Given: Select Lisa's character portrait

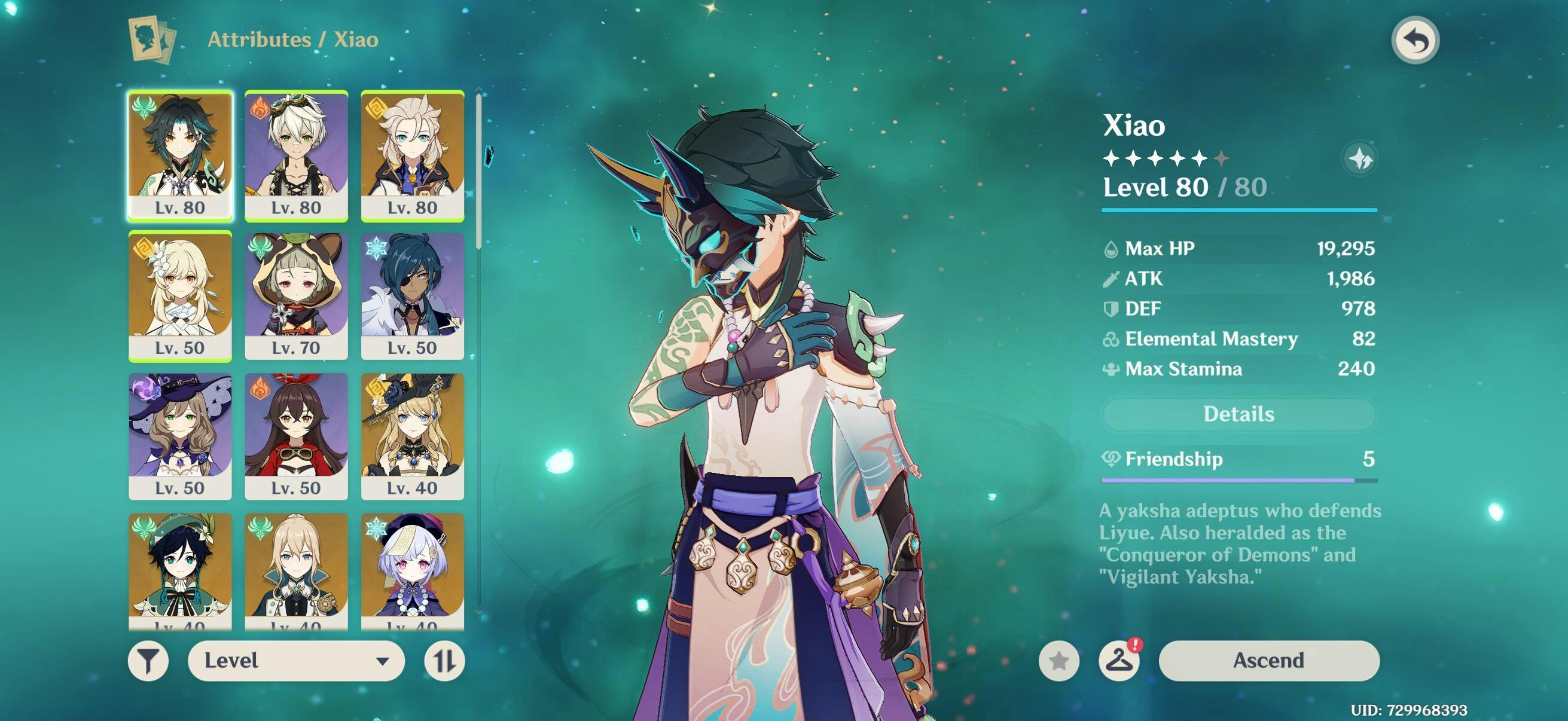Looking at the screenshot, I should pyautogui.click(x=180, y=436).
